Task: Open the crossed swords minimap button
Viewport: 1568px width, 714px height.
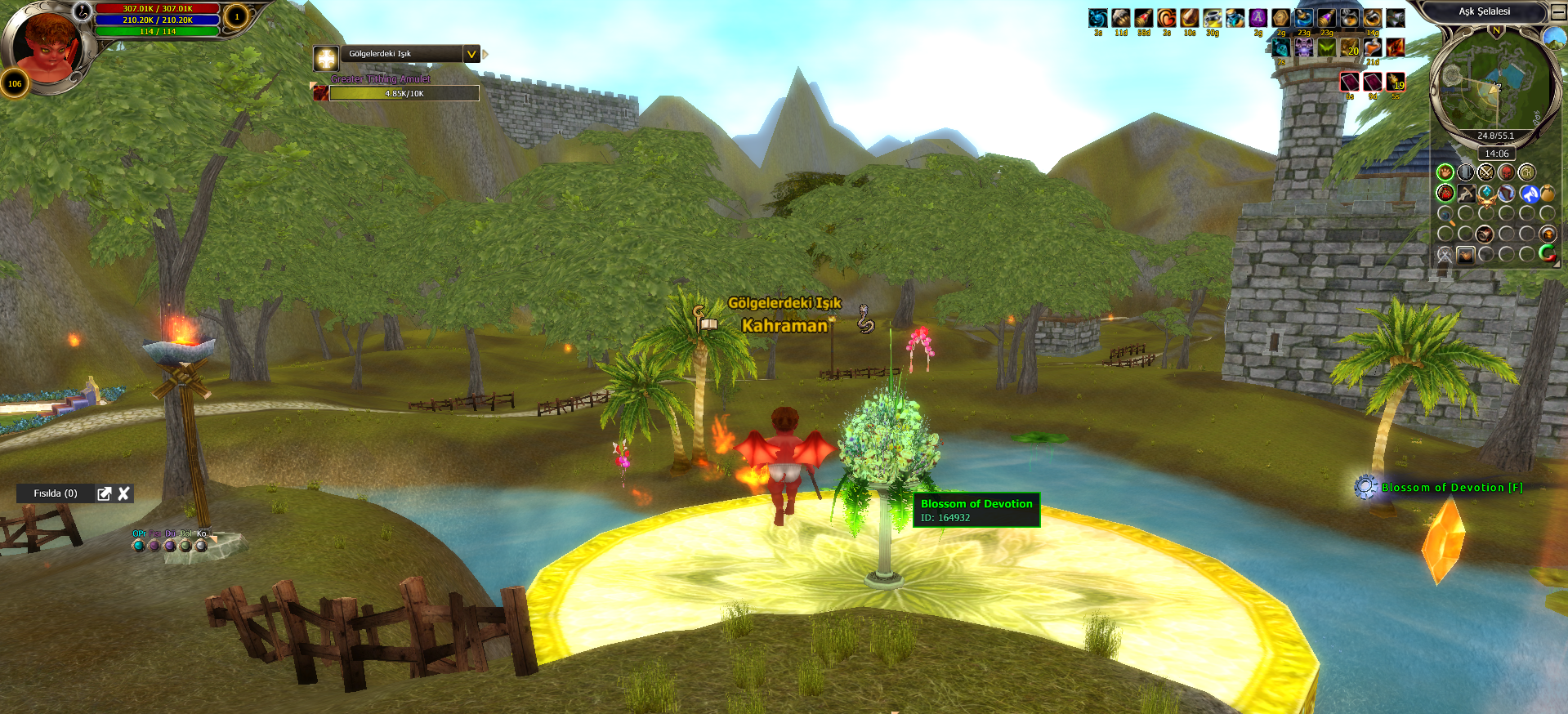Action: point(1485,172)
